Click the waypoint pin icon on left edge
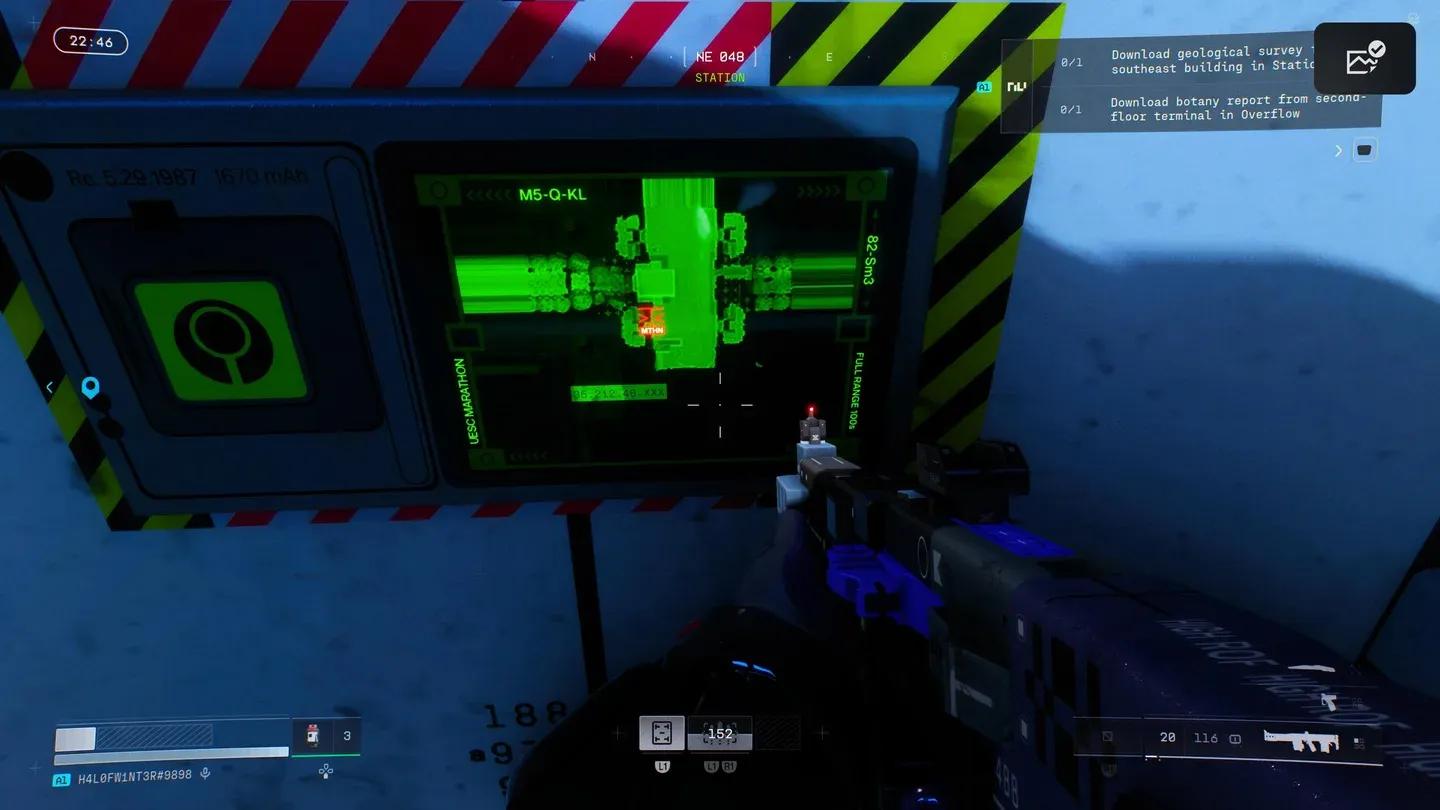This screenshot has height=810, width=1440. [x=90, y=388]
